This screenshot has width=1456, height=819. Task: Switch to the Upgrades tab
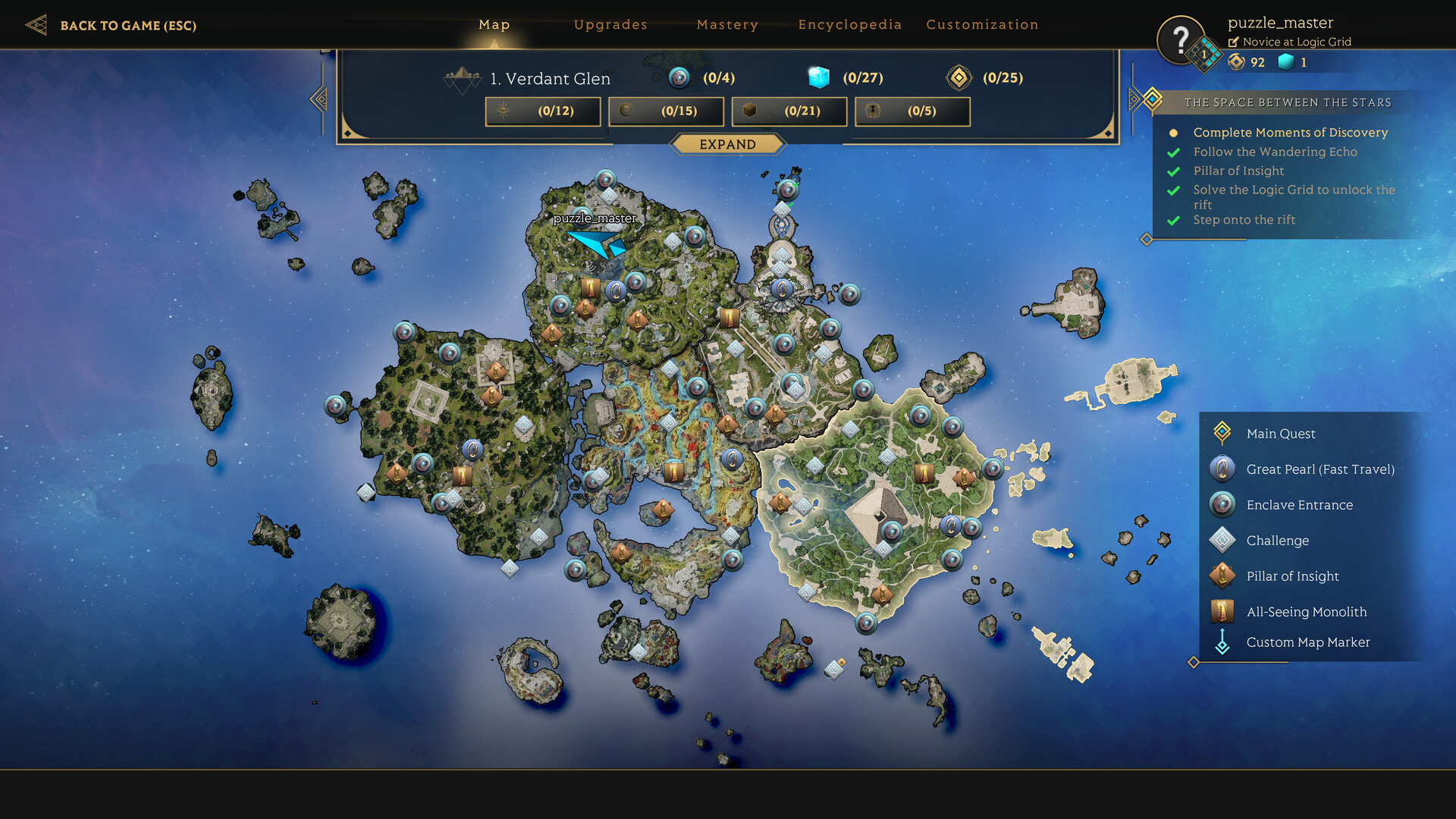tap(610, 24)
